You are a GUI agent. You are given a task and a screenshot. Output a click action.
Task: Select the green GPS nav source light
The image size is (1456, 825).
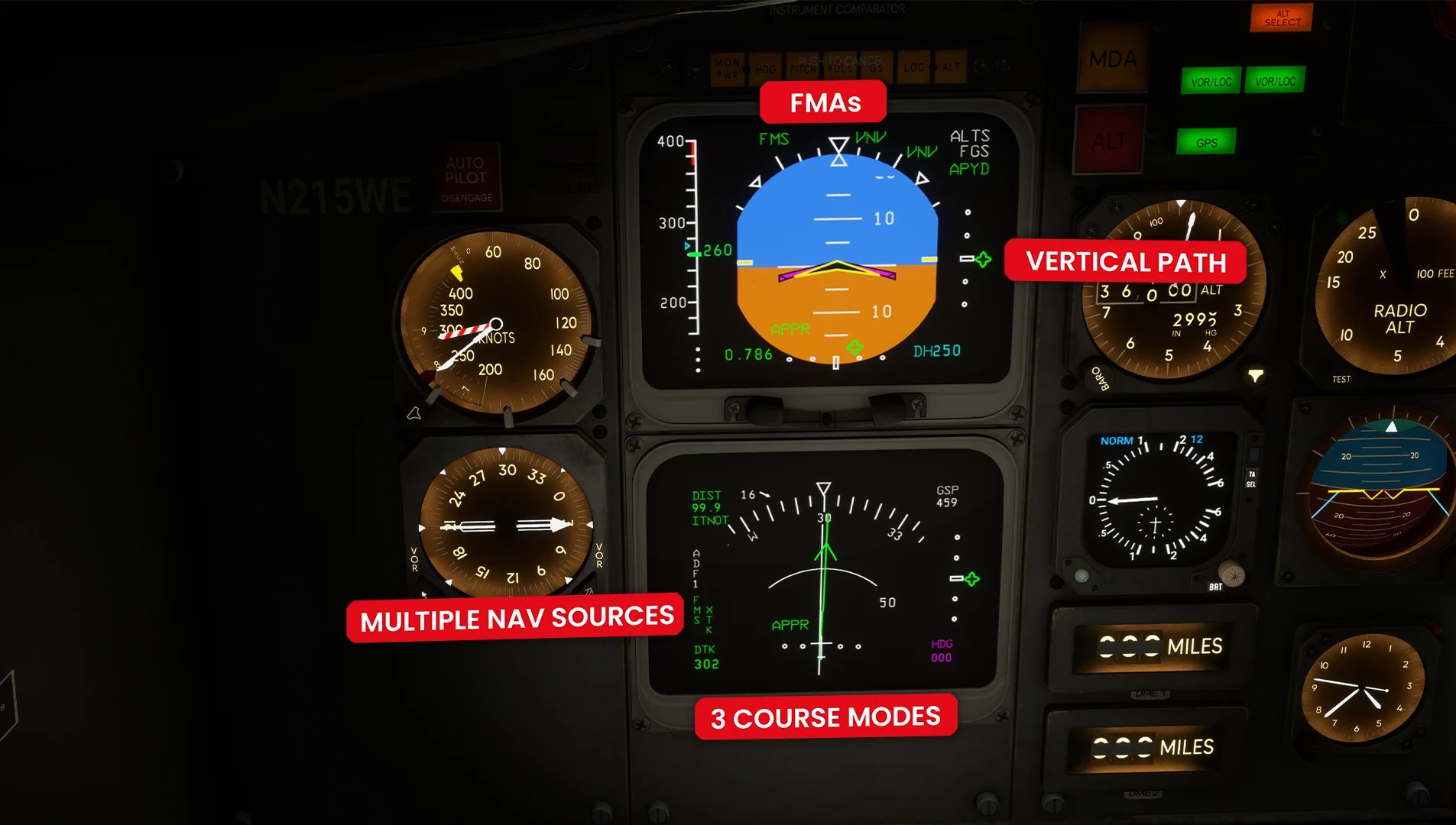[x=1206, y=142]
